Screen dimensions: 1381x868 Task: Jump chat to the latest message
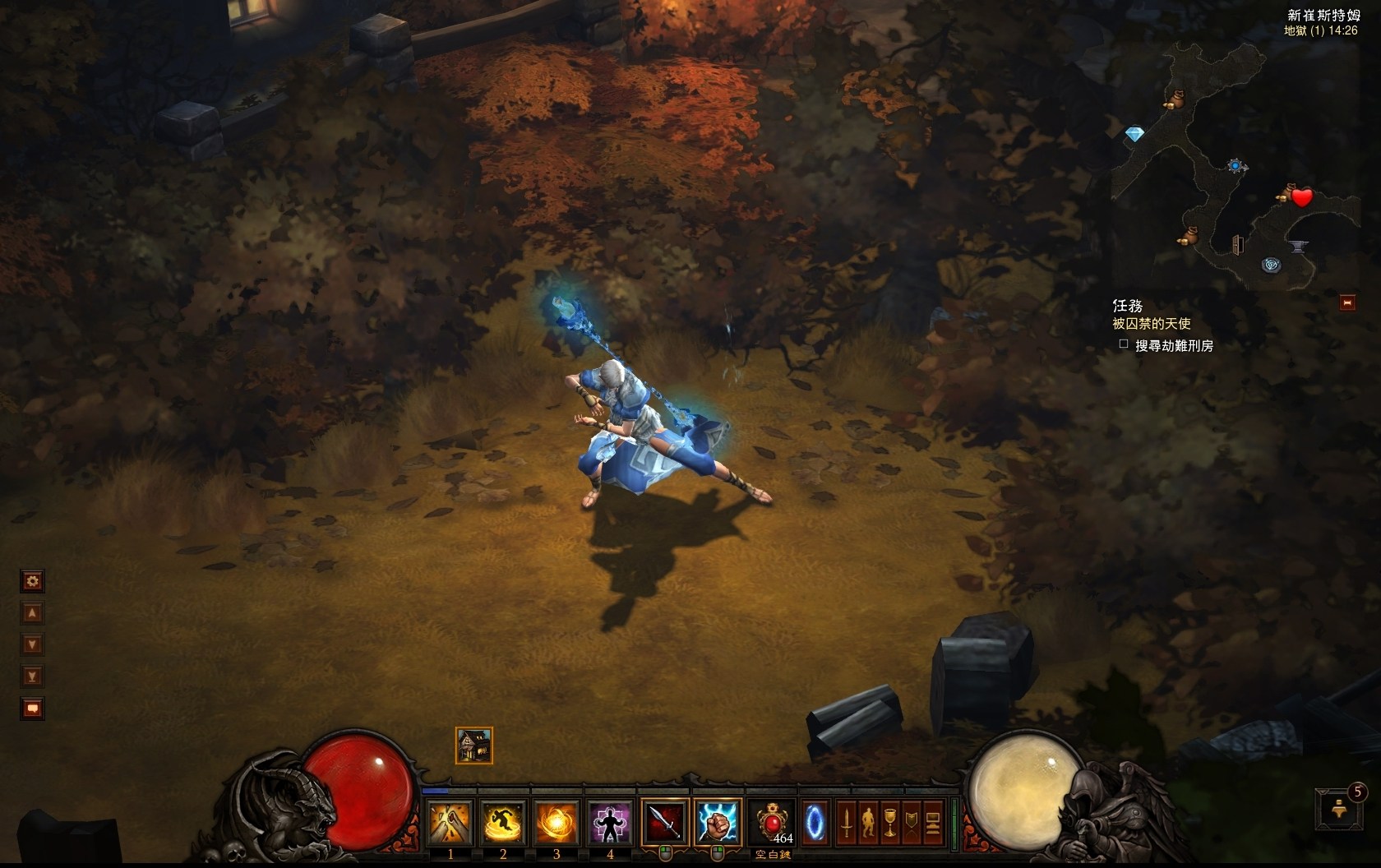click(32, 676)
